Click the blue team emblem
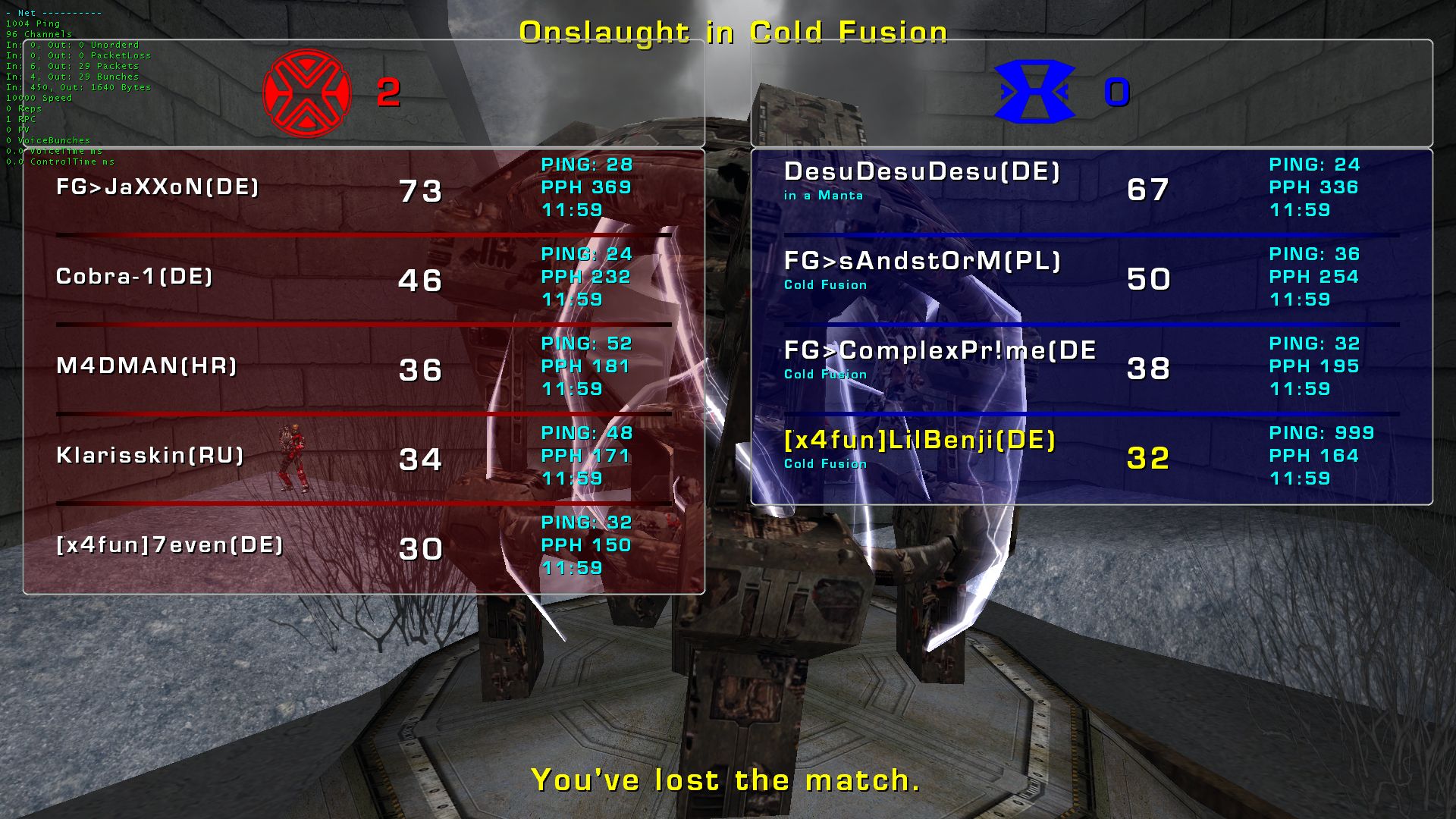Image resolution: width=1456 pixels, height=819 pixels. [1034, 93]
